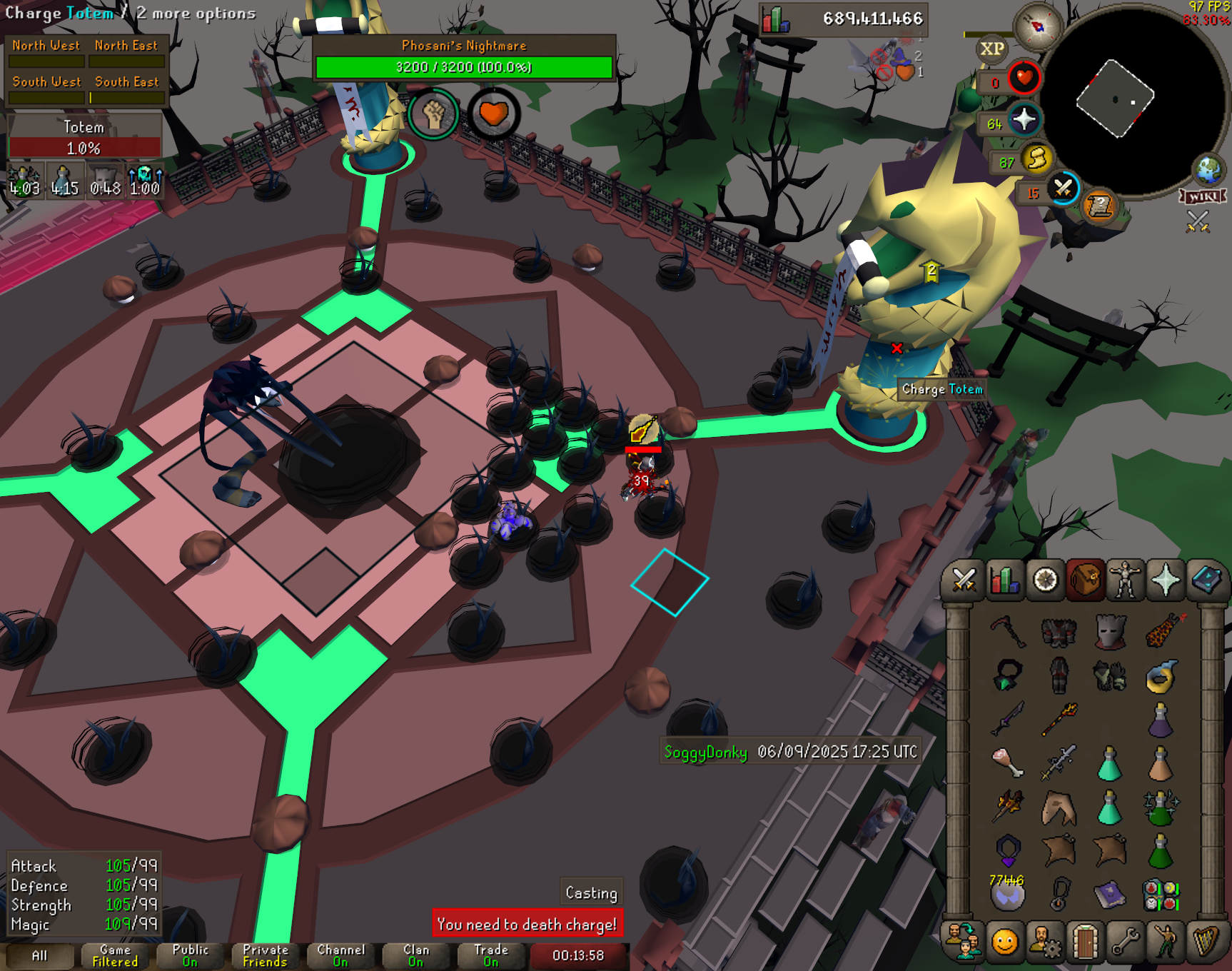Open the Emotes tab

tap(1165, 942)
